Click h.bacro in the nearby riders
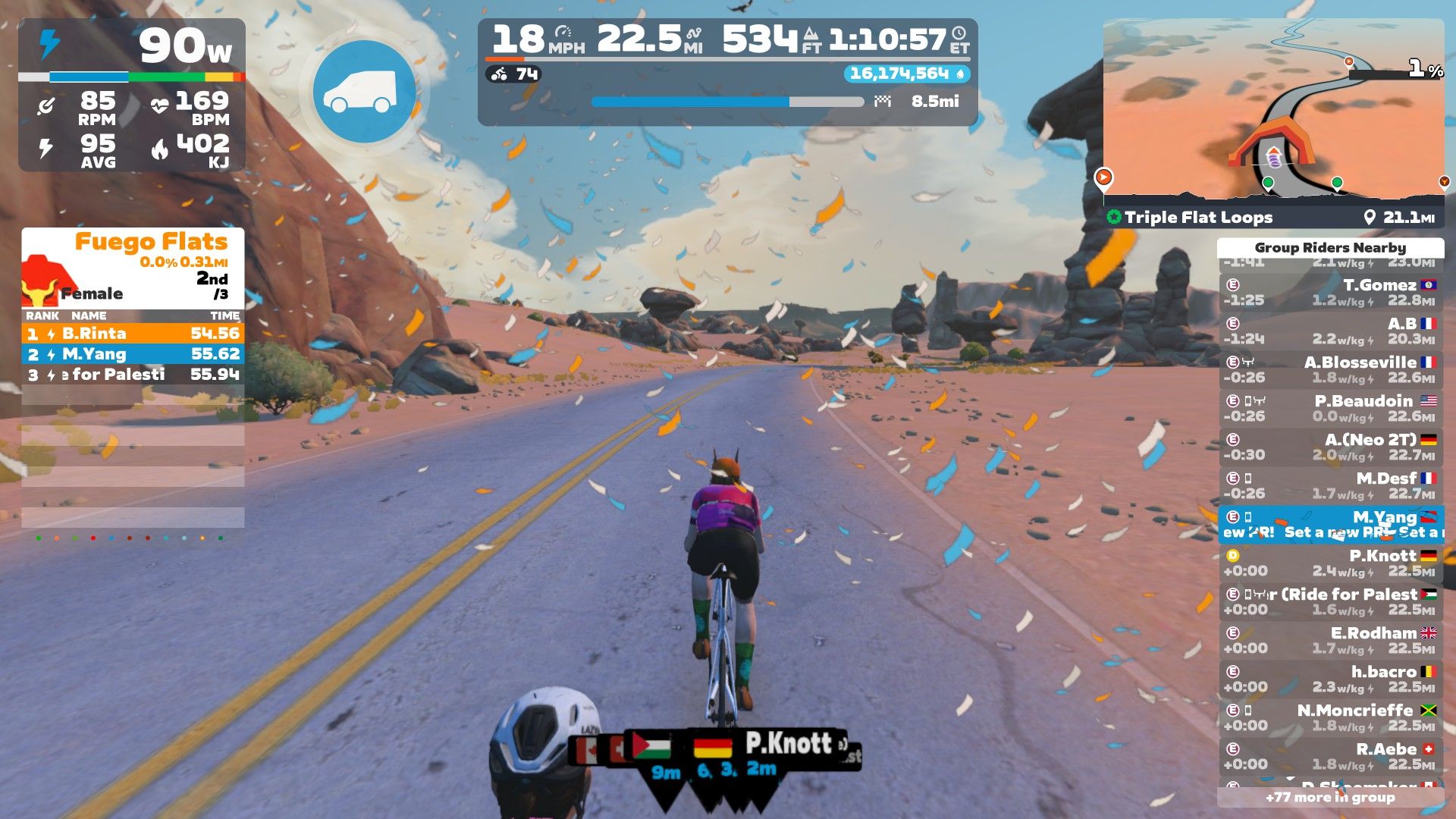 tap(1330, 679)
